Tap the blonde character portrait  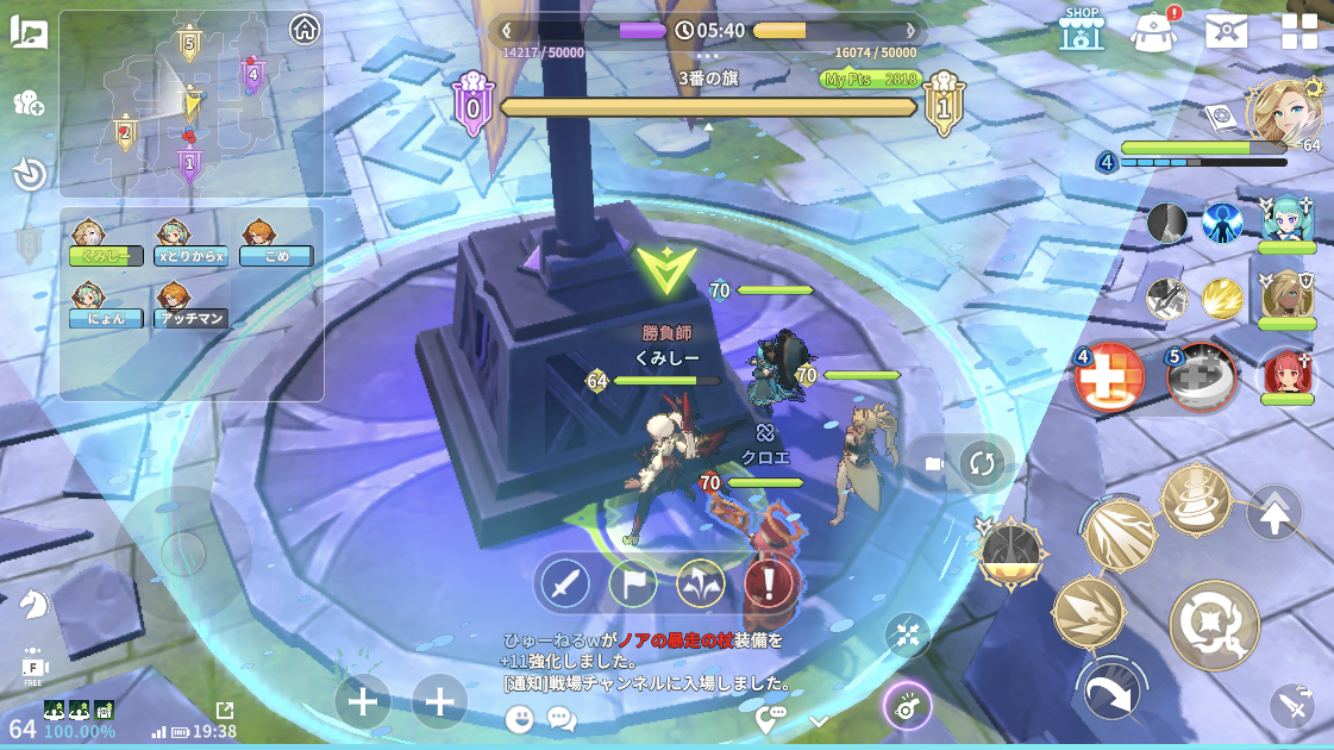[x=1283, y=112]
